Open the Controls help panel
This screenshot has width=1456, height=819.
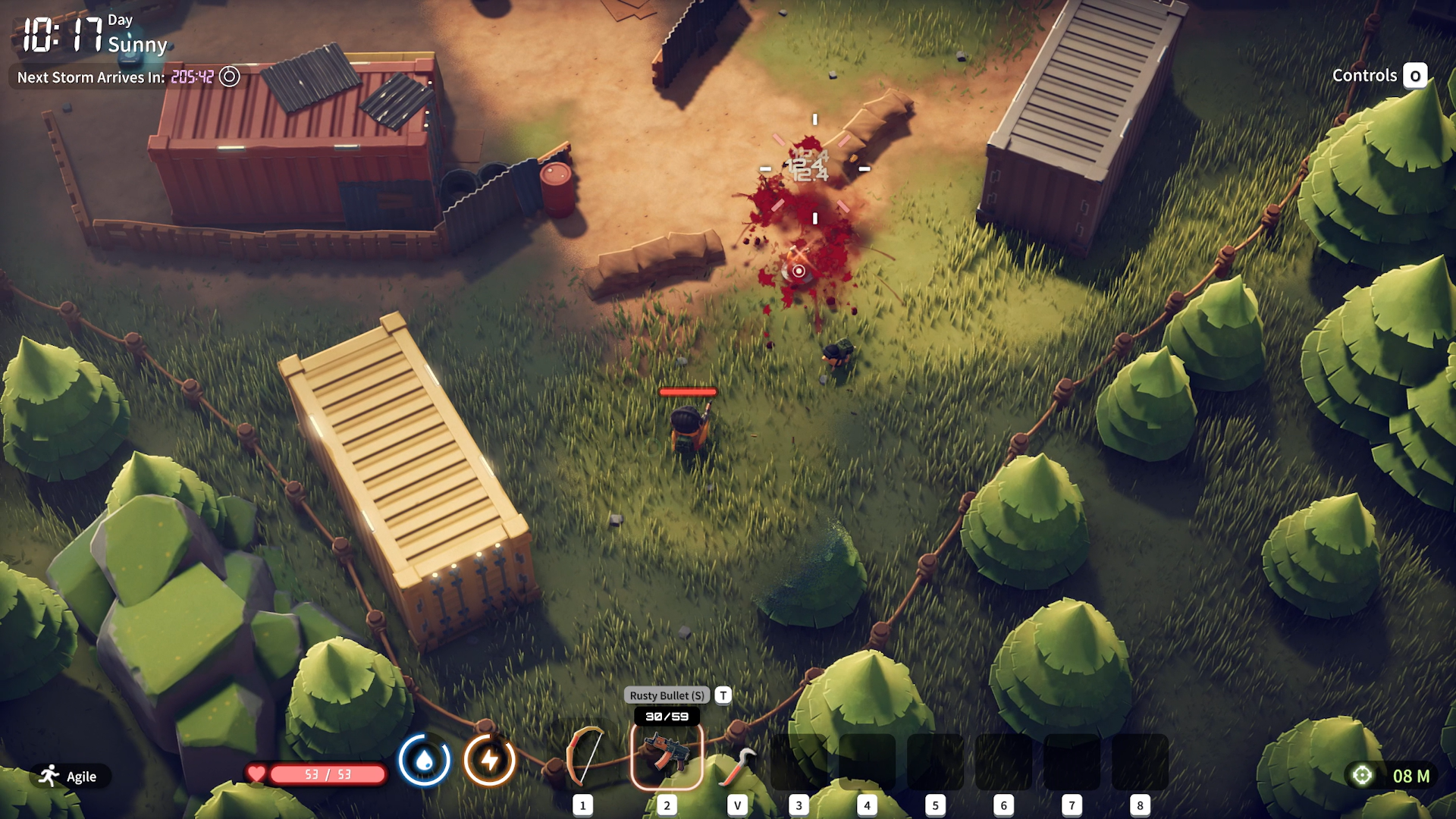[x=1379, y=76]
